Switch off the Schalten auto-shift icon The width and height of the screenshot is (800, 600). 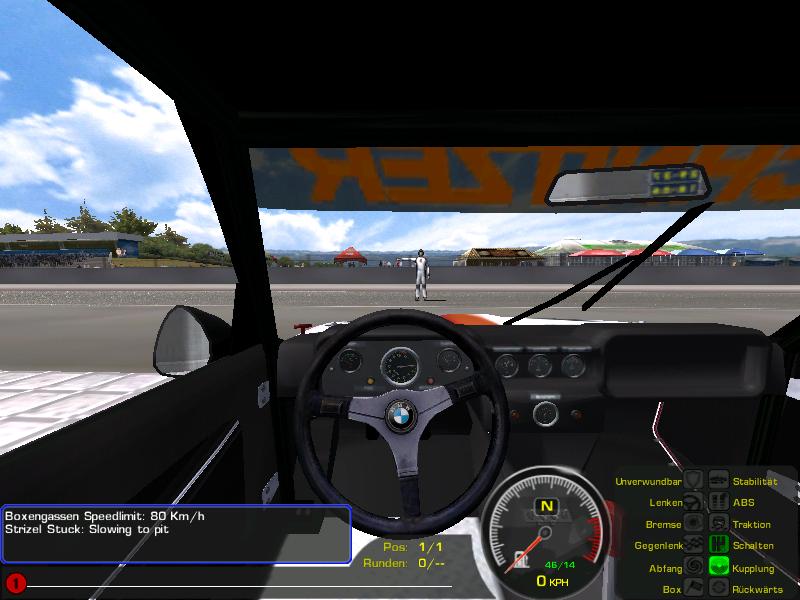[x=718, y=546]
